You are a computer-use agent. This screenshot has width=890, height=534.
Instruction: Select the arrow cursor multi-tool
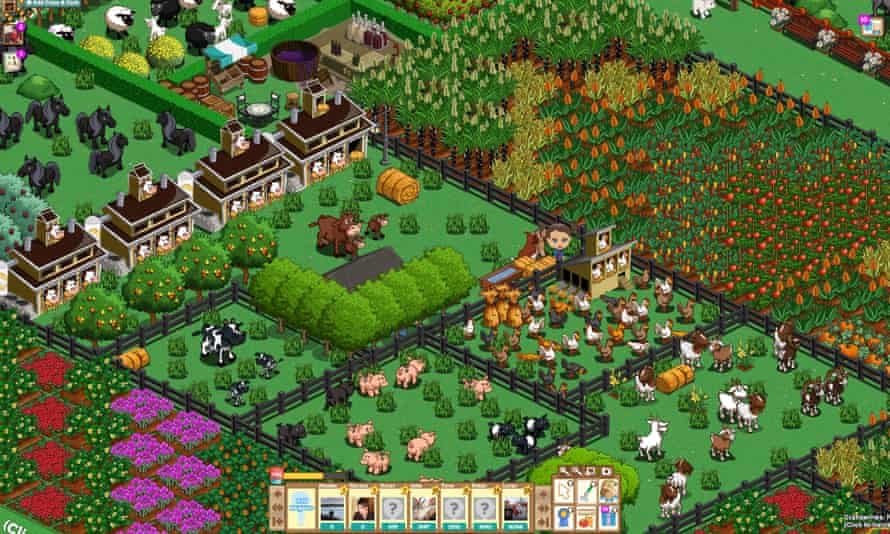(x=562, y=491)
